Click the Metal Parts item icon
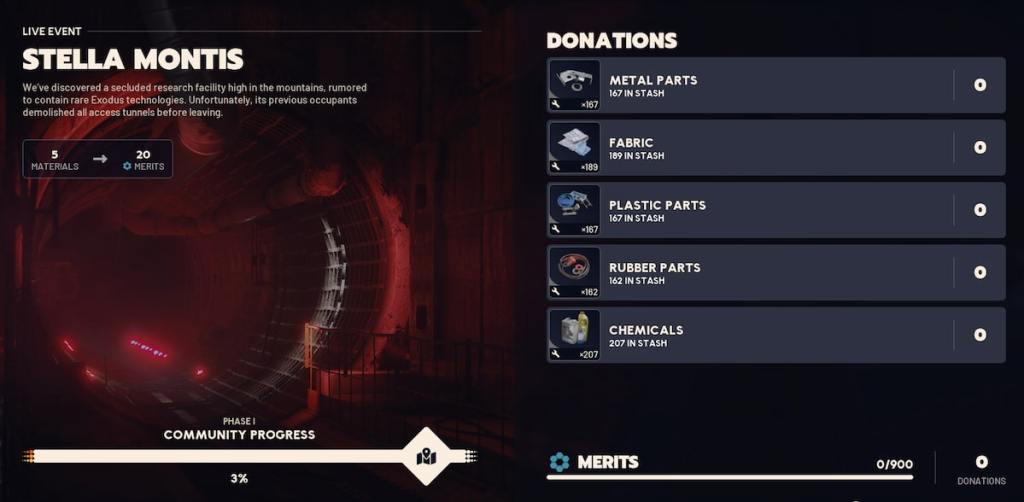Viewport: 1024px width, 502px height. pyautogui.click(x=574, y=85)
